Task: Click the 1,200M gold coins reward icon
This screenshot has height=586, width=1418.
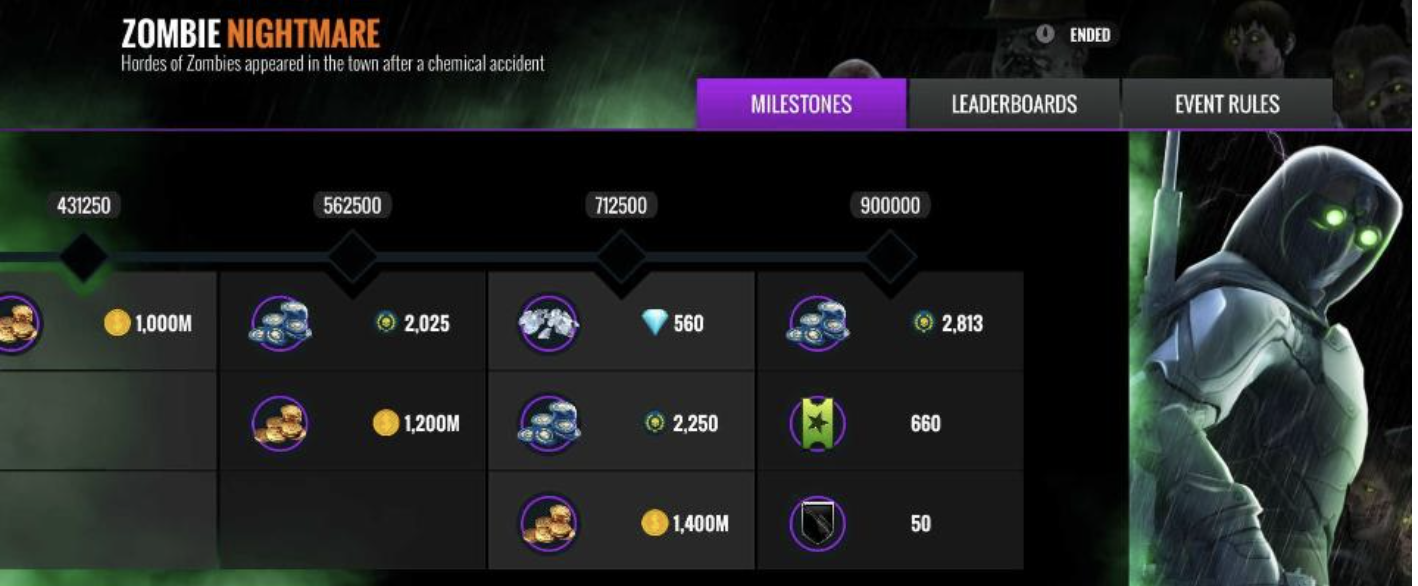Action: click(280, 423)
